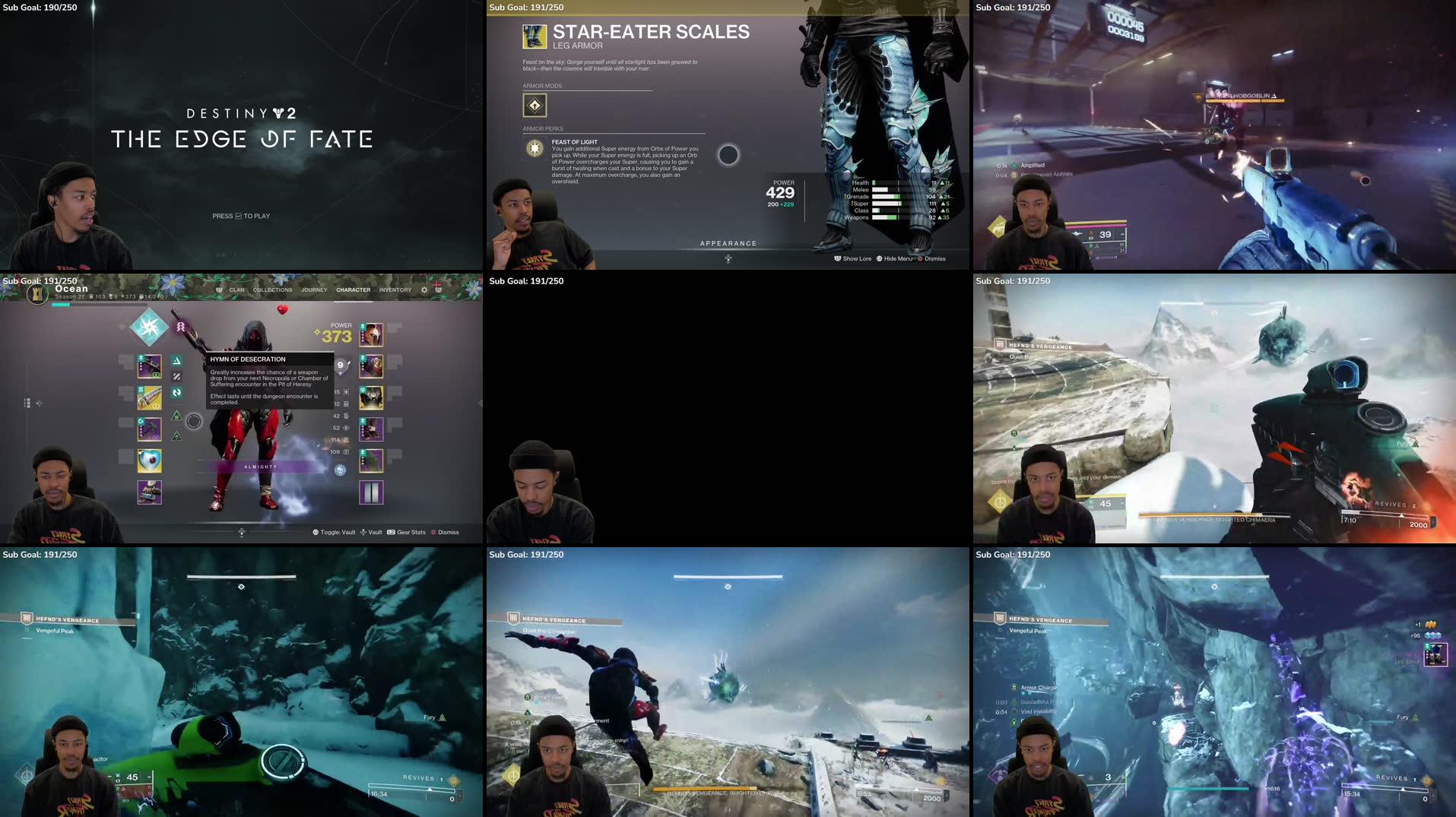Click the red heart icon above the character
1456x817 pixels.
(x=282, y=309)
